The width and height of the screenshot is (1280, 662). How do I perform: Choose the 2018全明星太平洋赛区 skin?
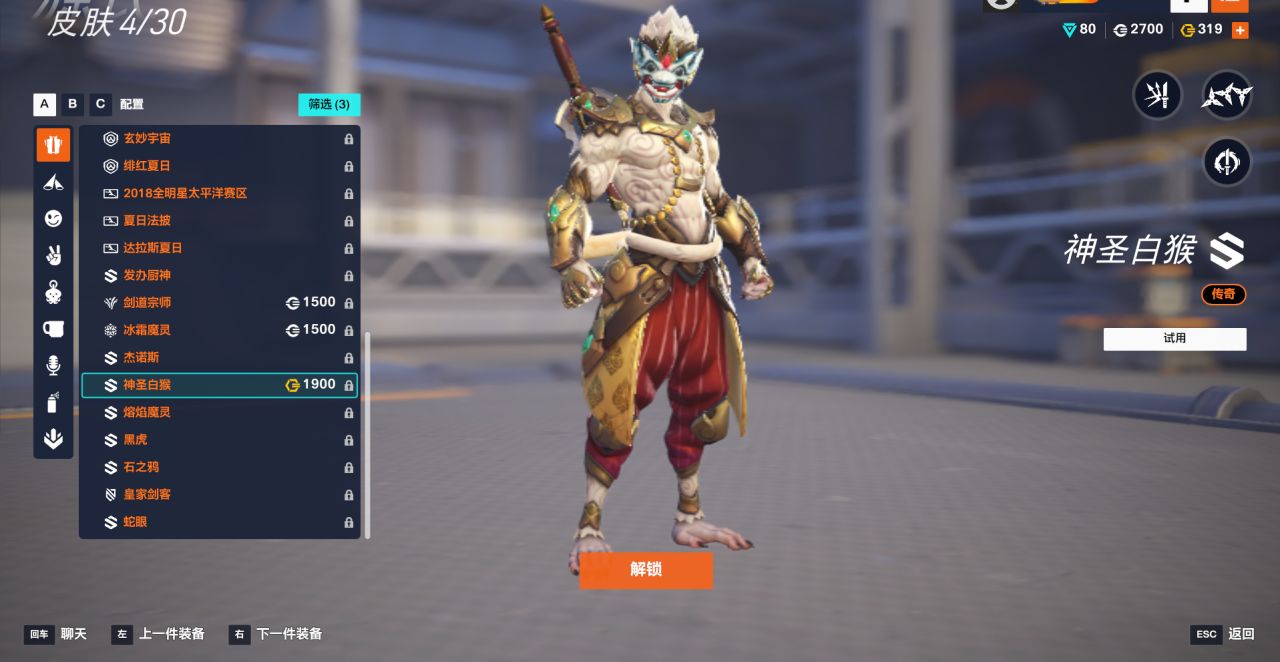pyautogui.click(x=185, y=193)
